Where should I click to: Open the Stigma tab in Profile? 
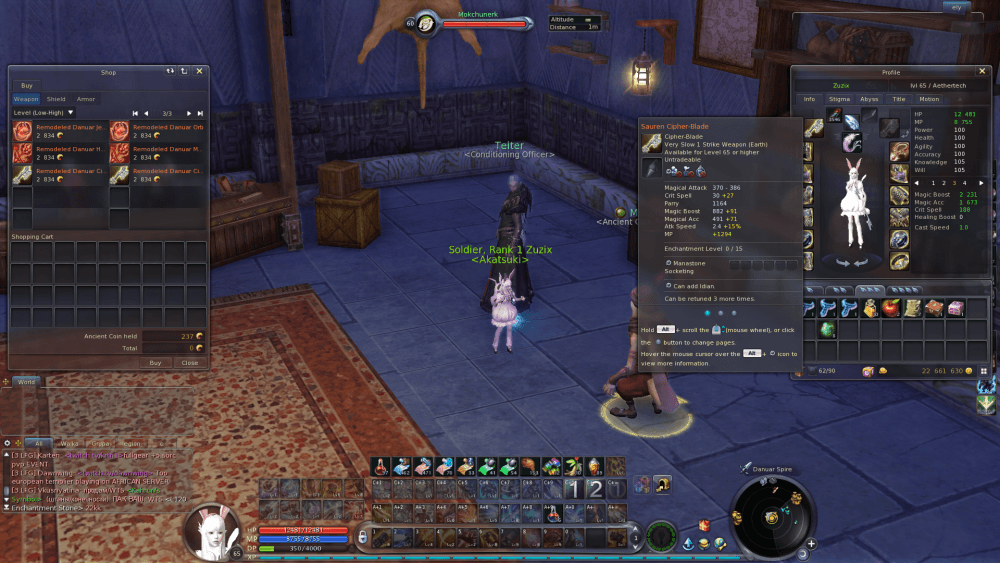pyautogui.click(x=840, y=99)
